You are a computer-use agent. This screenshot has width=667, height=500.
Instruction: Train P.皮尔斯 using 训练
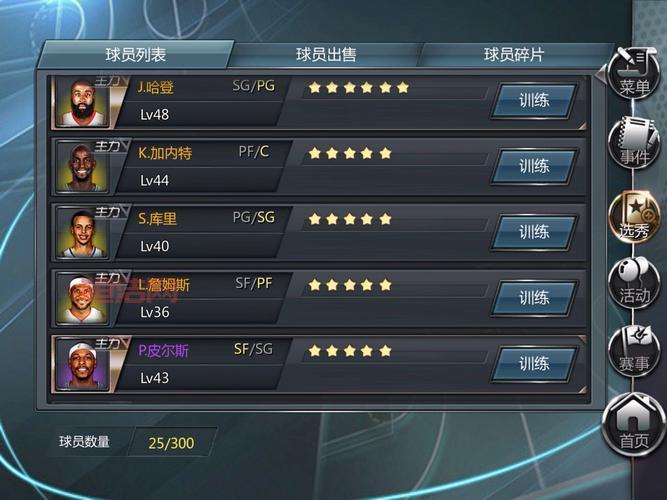point(534,364)
